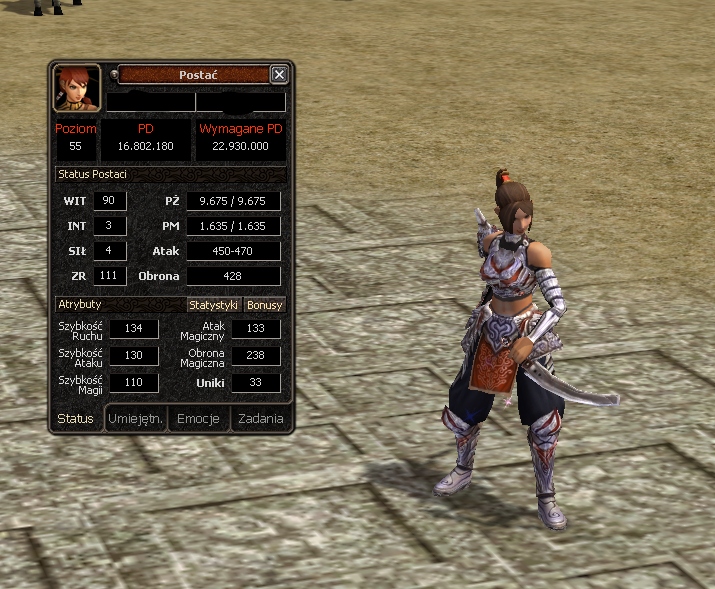Viewport: 715px width, 589px height.
Task: Switch to the Umiejętn. tab
Action: click(x=136, y=419)
